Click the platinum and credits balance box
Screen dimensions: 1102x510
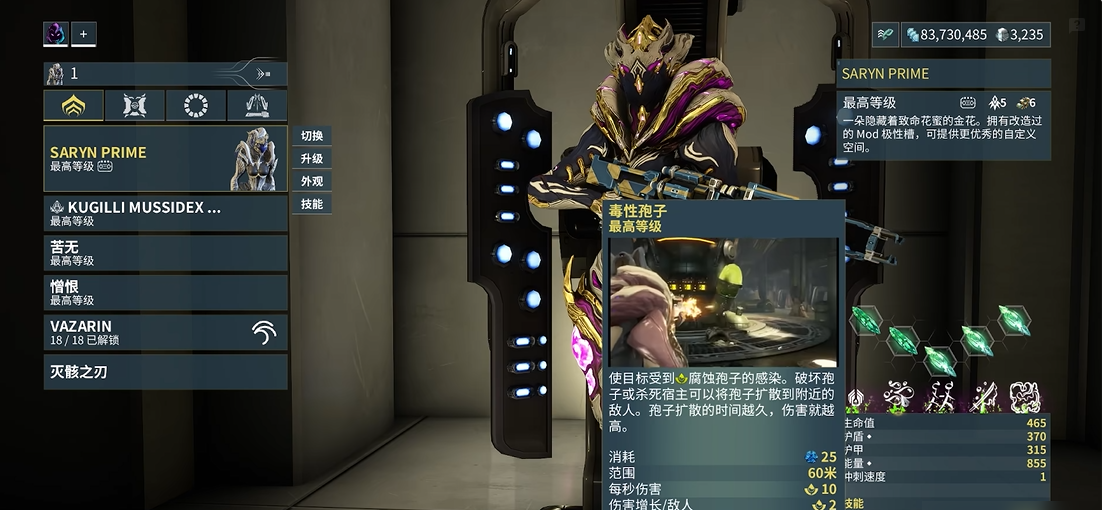(x=974, y=35)
